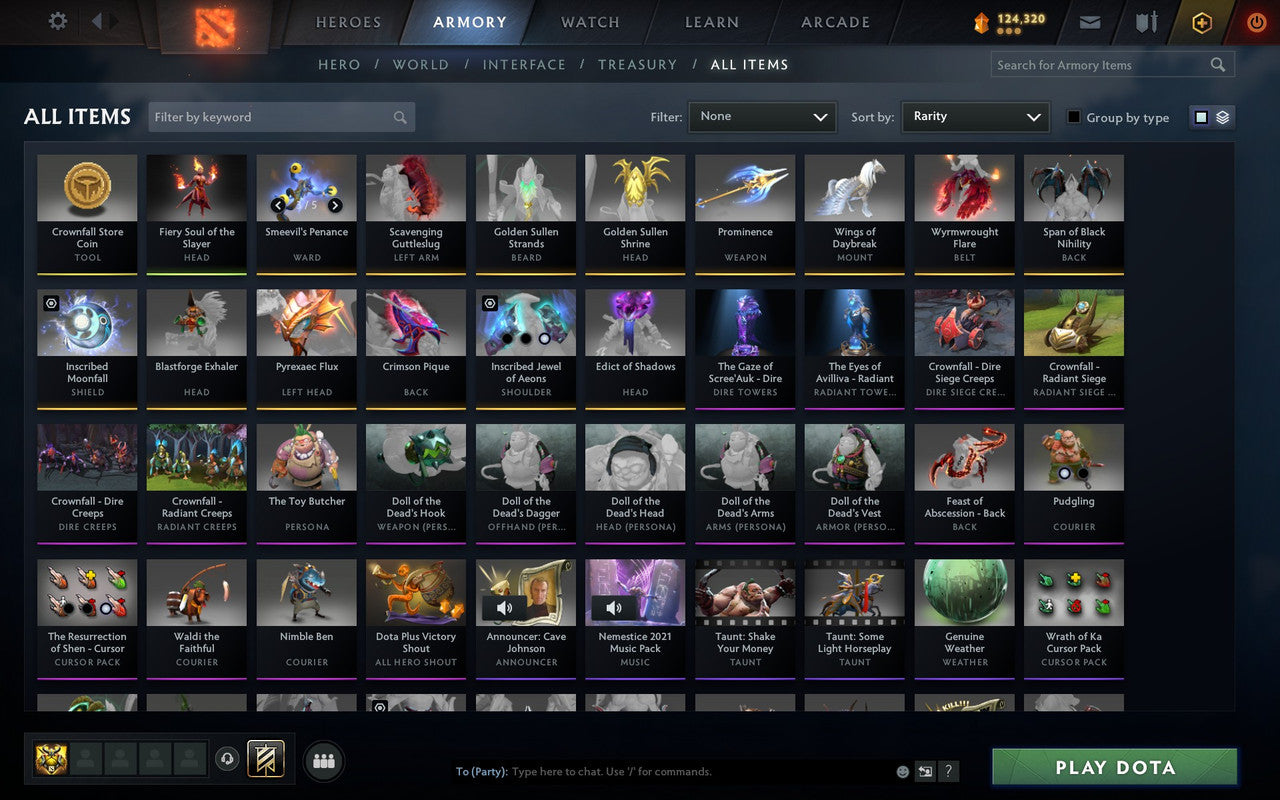Click the headset voice chat icon near party slots
This screenshot has height=800, width=1280.
[228, 760]
